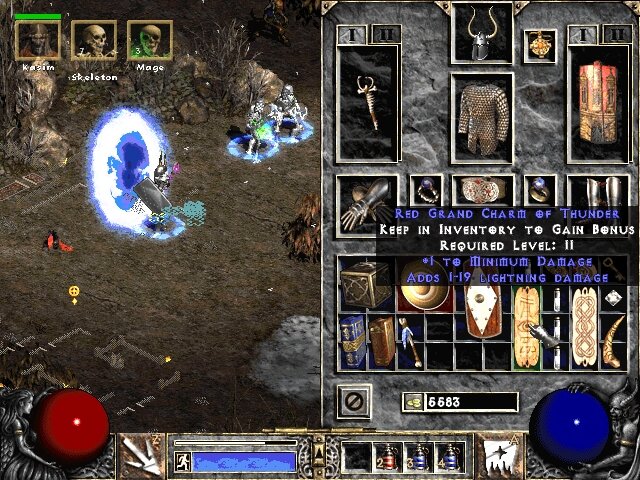Click the amulet equipment slot
This screenshot has width=640, height=480.
[x=540, y=45]
